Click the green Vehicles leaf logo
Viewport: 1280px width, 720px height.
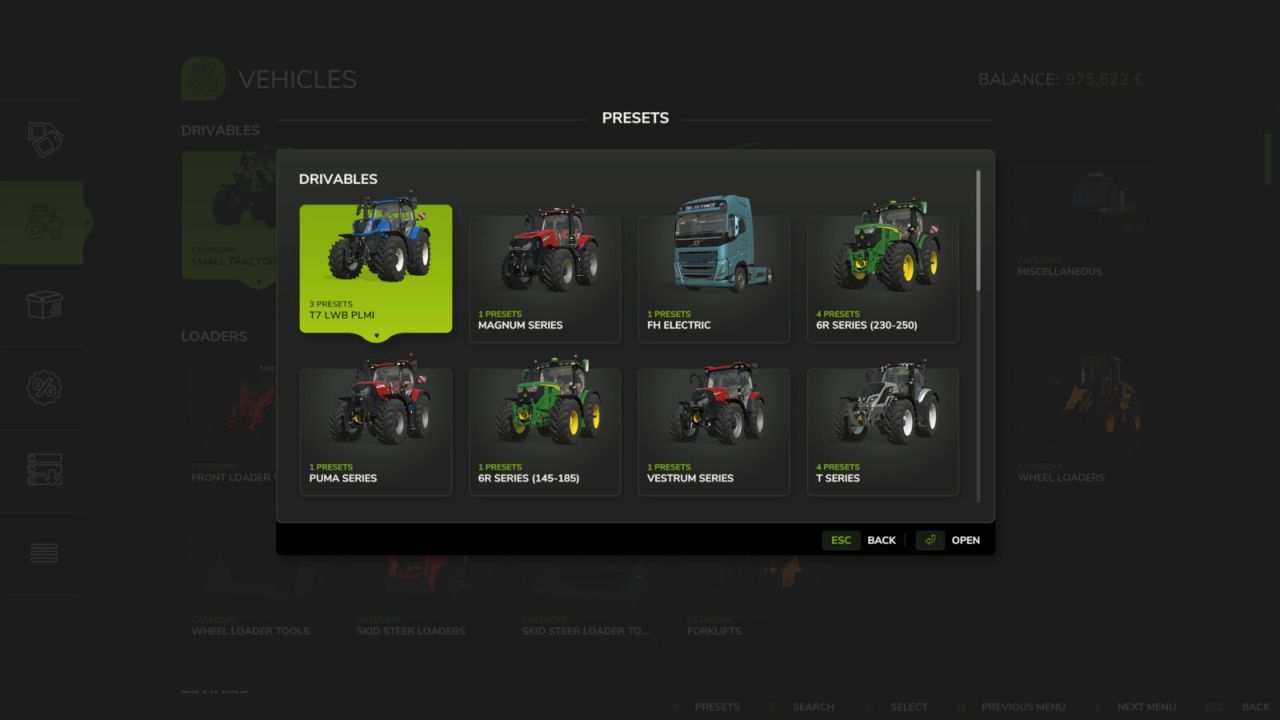click(x=202, y=78)
